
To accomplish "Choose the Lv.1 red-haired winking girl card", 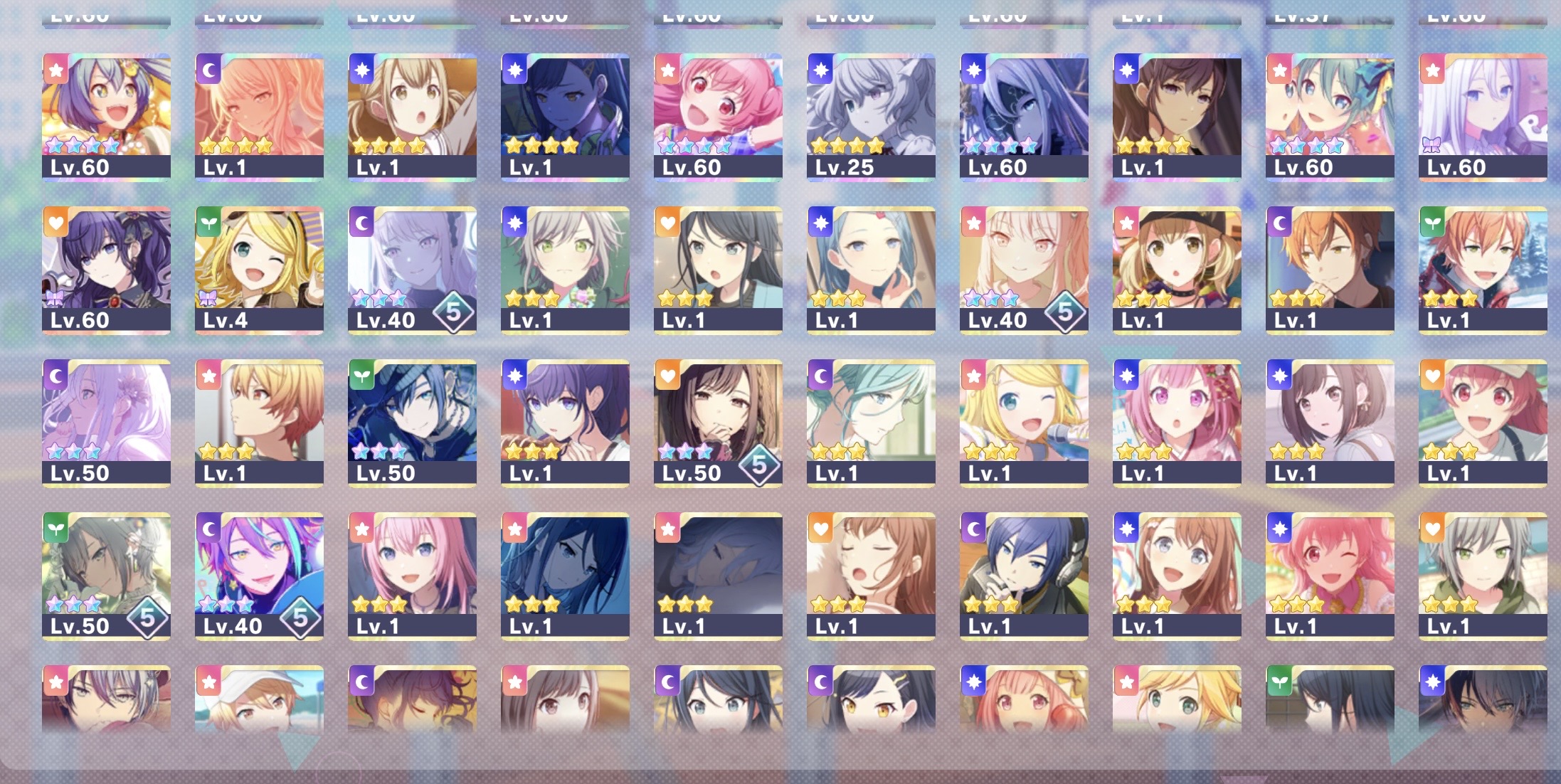I will (x=1330, y=576).
